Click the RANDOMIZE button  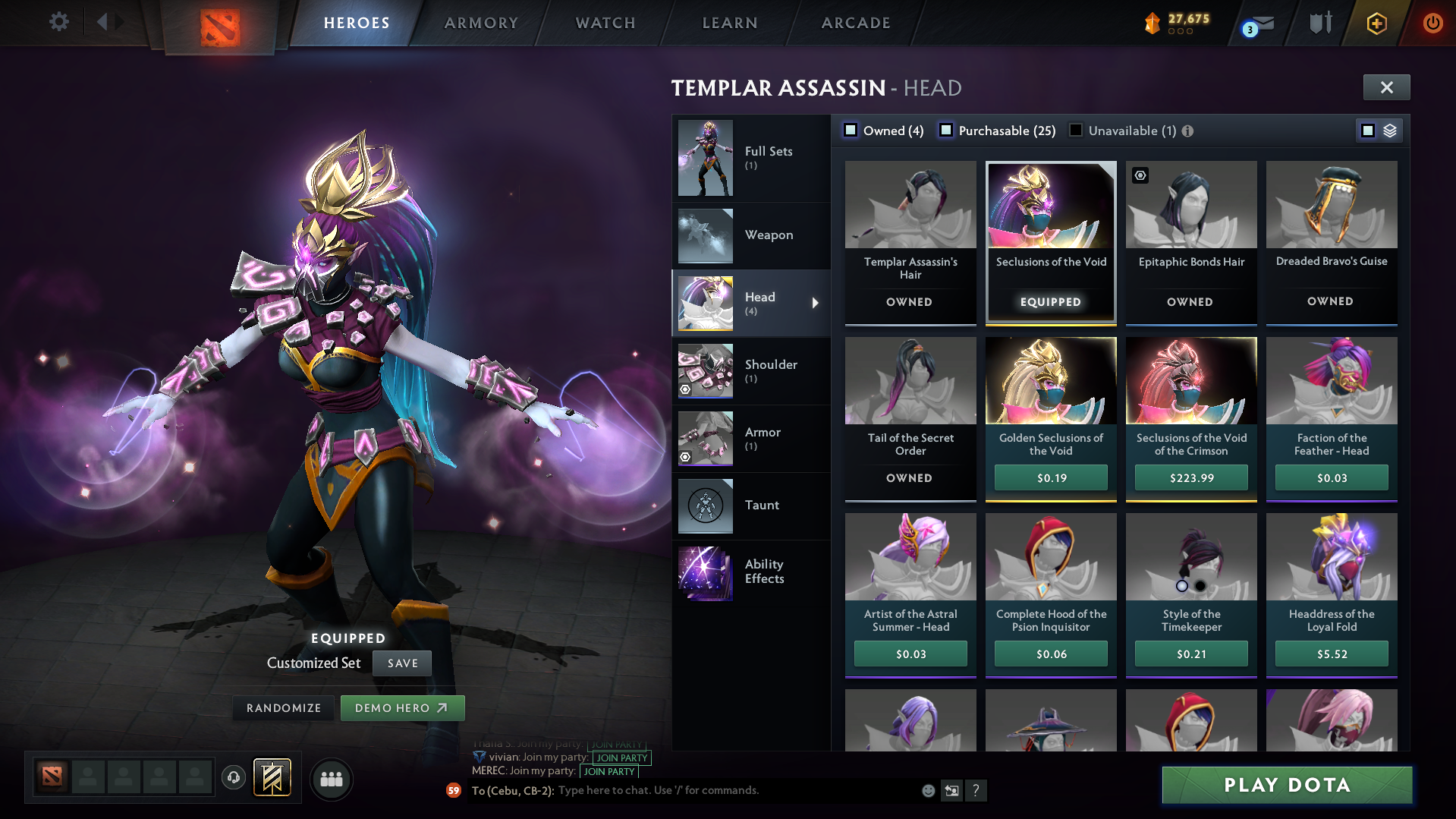coord(283,707)
